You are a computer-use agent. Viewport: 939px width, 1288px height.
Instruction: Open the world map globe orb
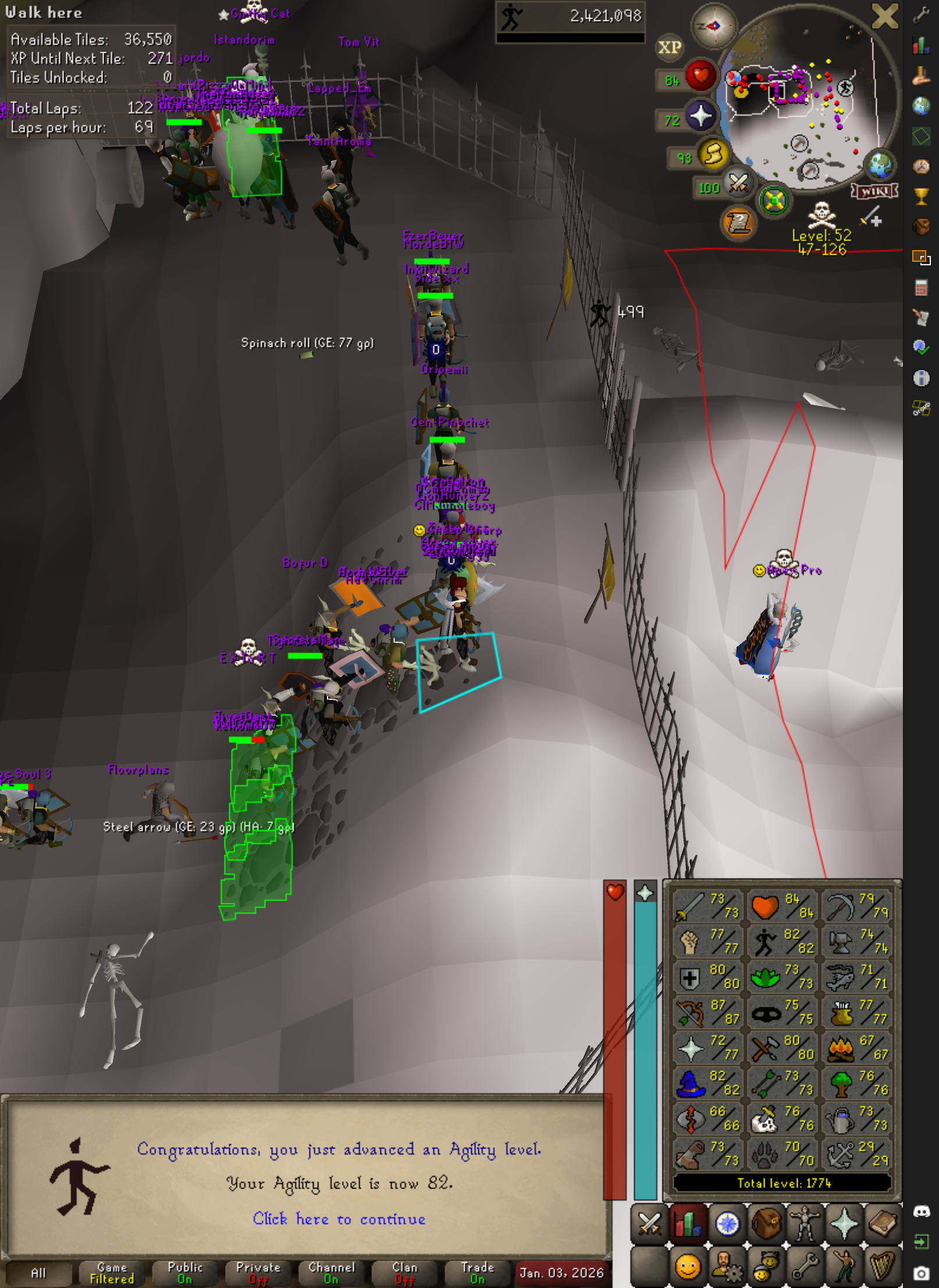pos(880,165)
